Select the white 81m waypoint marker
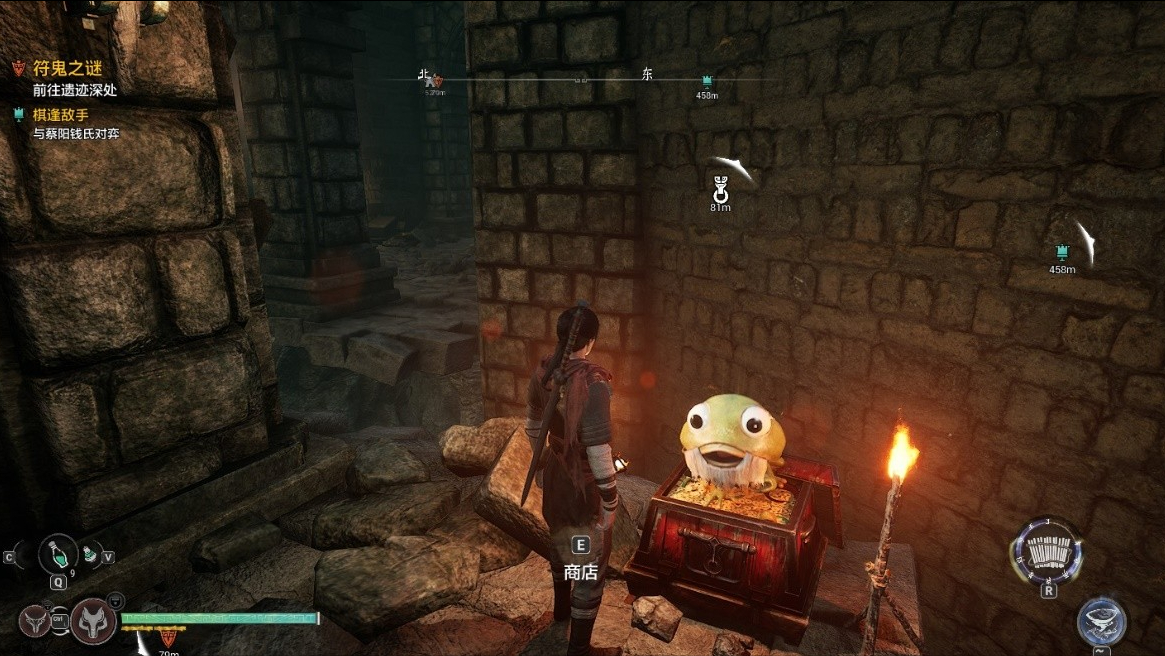The image size is (1165, 656). pos(720,187)
